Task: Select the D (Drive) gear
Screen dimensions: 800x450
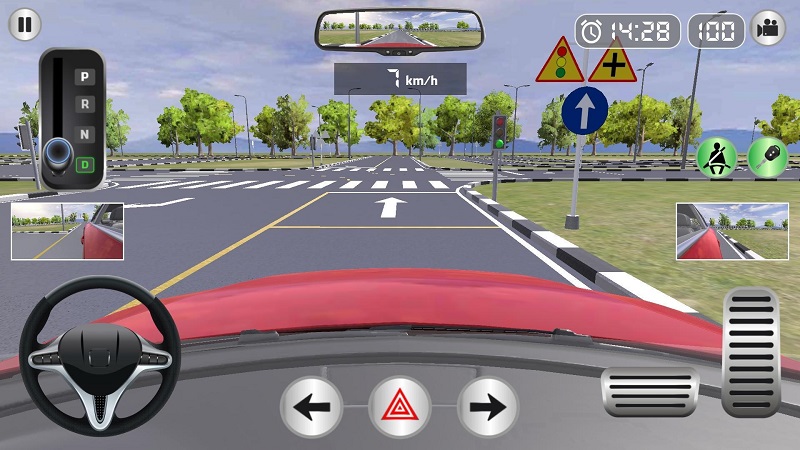Action: (86, 162)
